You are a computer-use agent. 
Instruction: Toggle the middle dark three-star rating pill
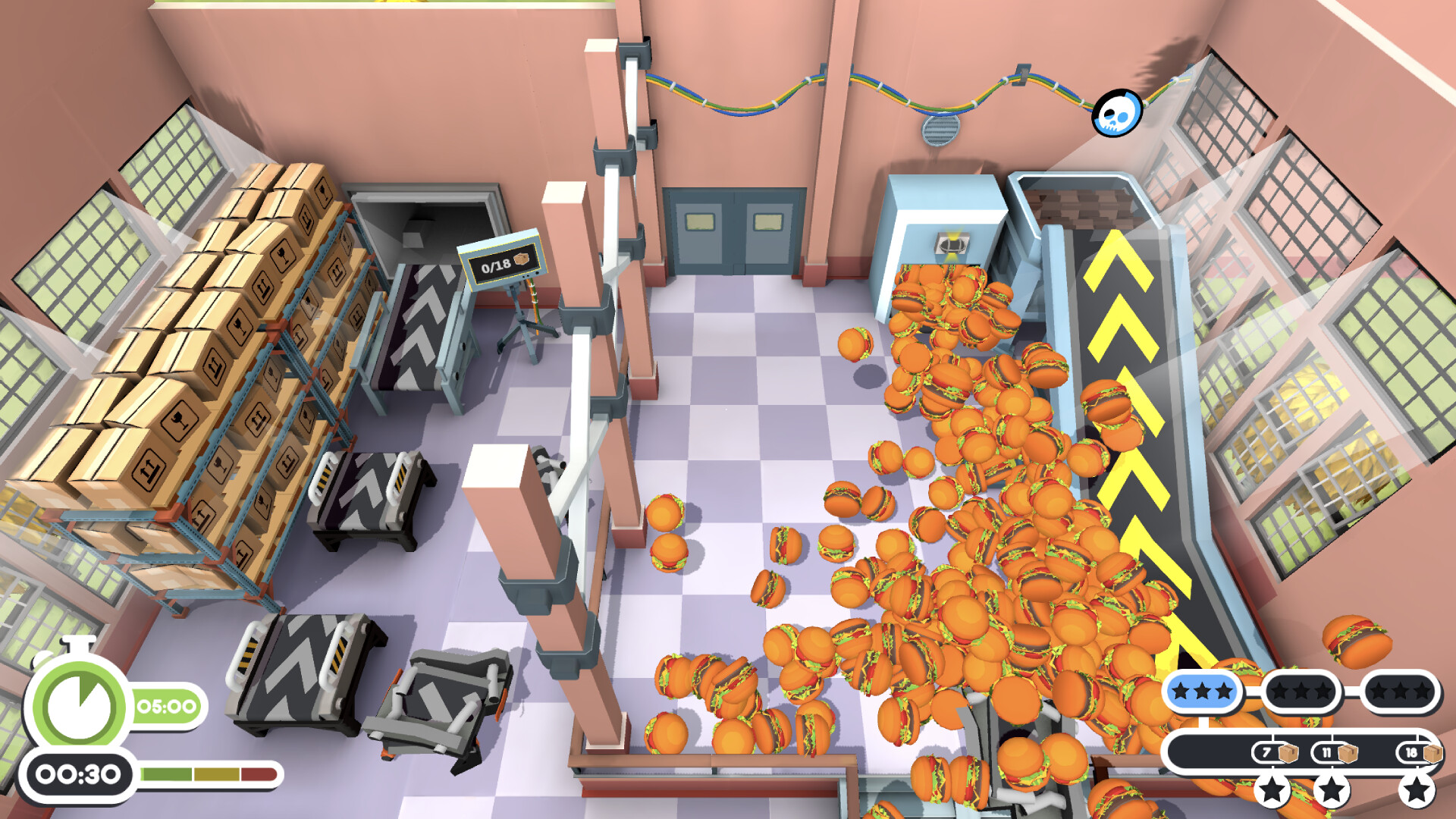(x=1302, y=690)
